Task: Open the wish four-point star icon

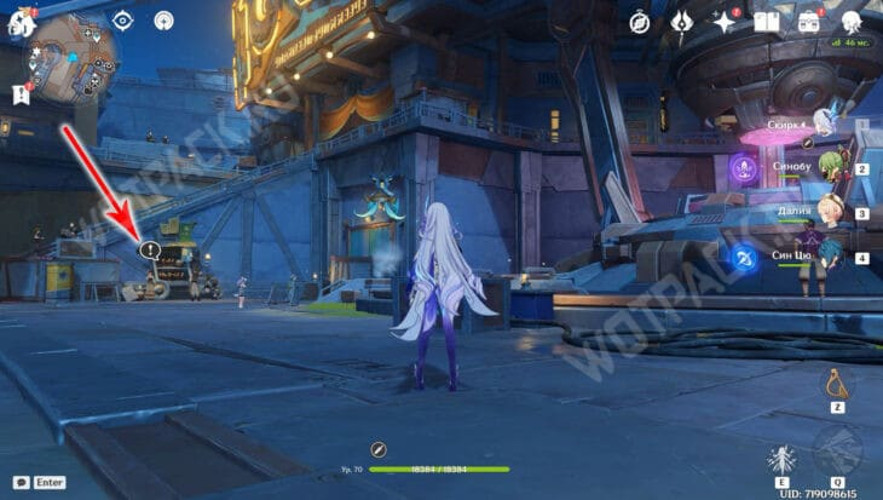Action: [725, 21]
